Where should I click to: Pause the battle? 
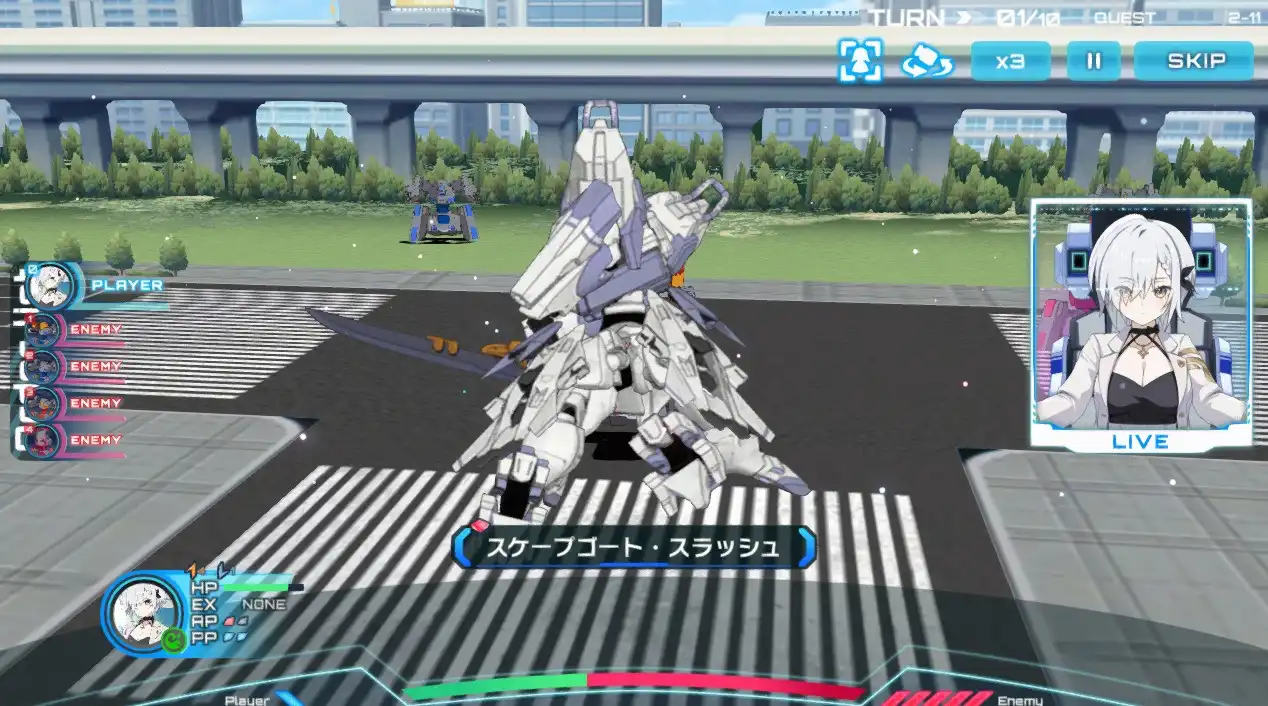(x=1093, y=61)
